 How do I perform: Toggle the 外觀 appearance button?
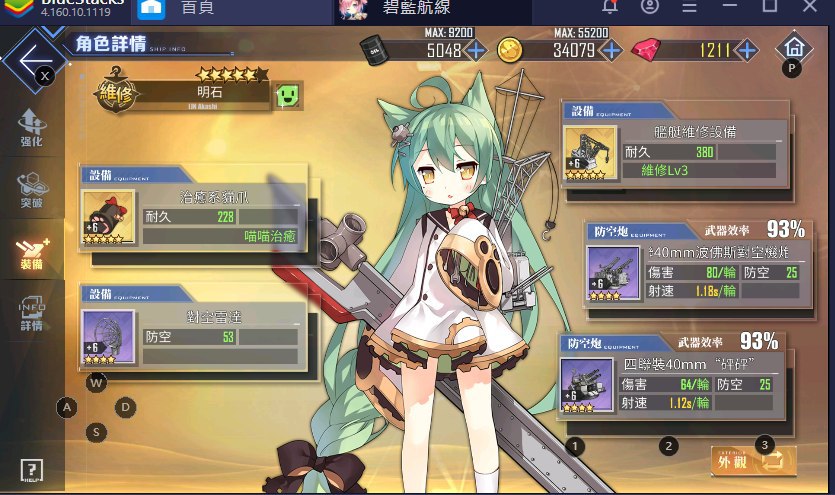[x=754, y=460]
